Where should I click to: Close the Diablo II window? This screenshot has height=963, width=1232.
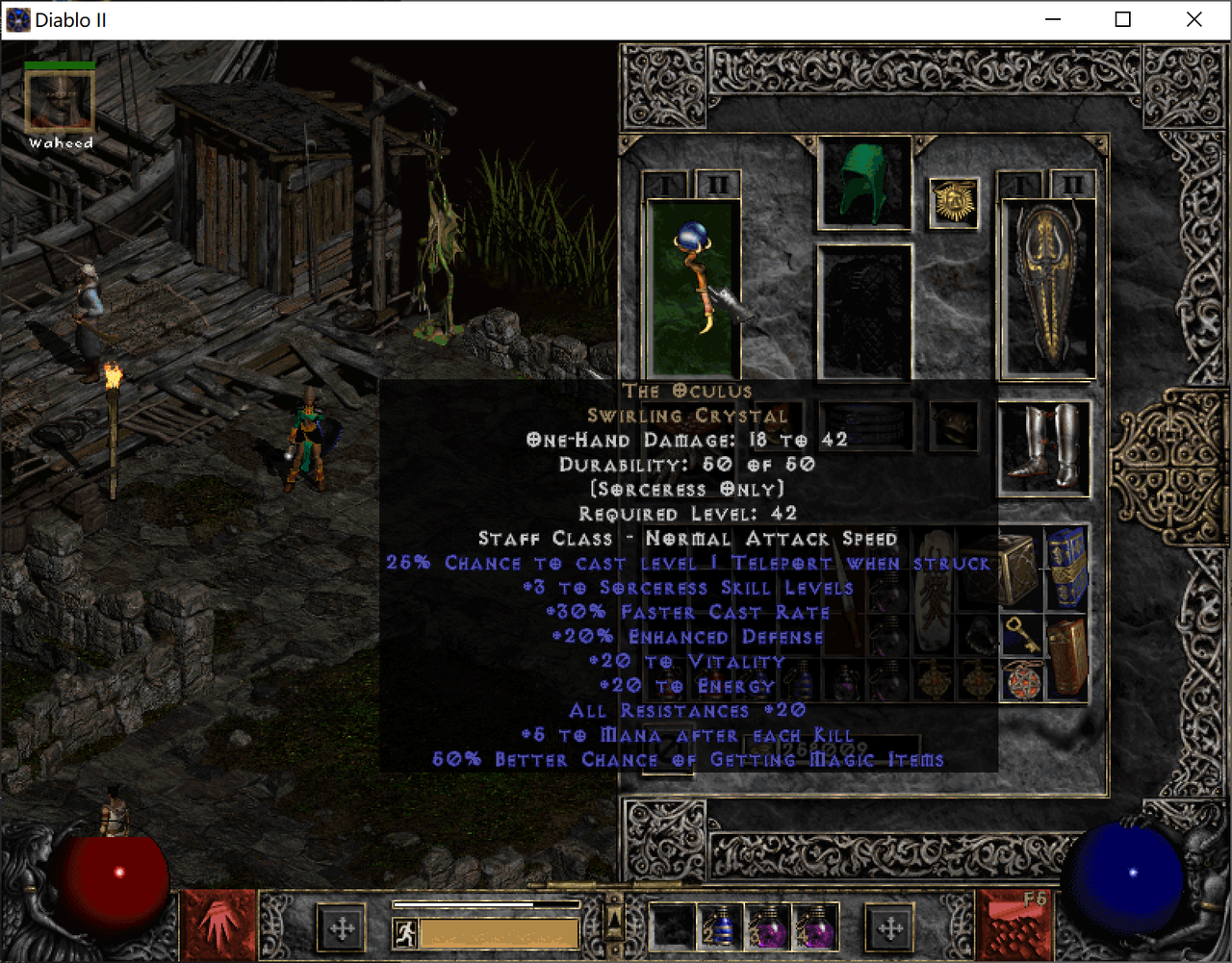tap(1193, 19)
